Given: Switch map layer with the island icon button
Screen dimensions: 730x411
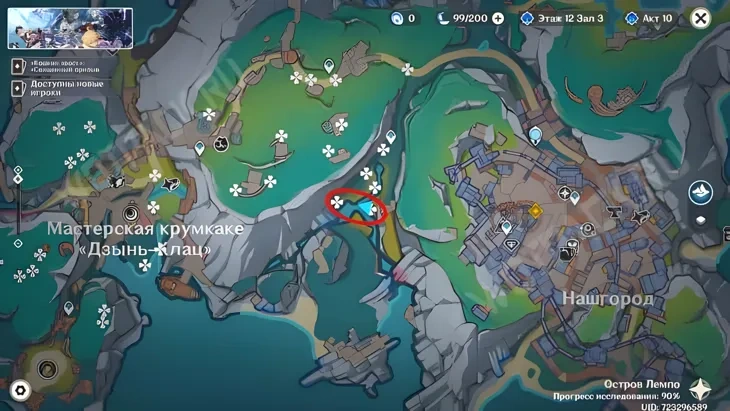Looking at the screenshot, I should 700,190.
